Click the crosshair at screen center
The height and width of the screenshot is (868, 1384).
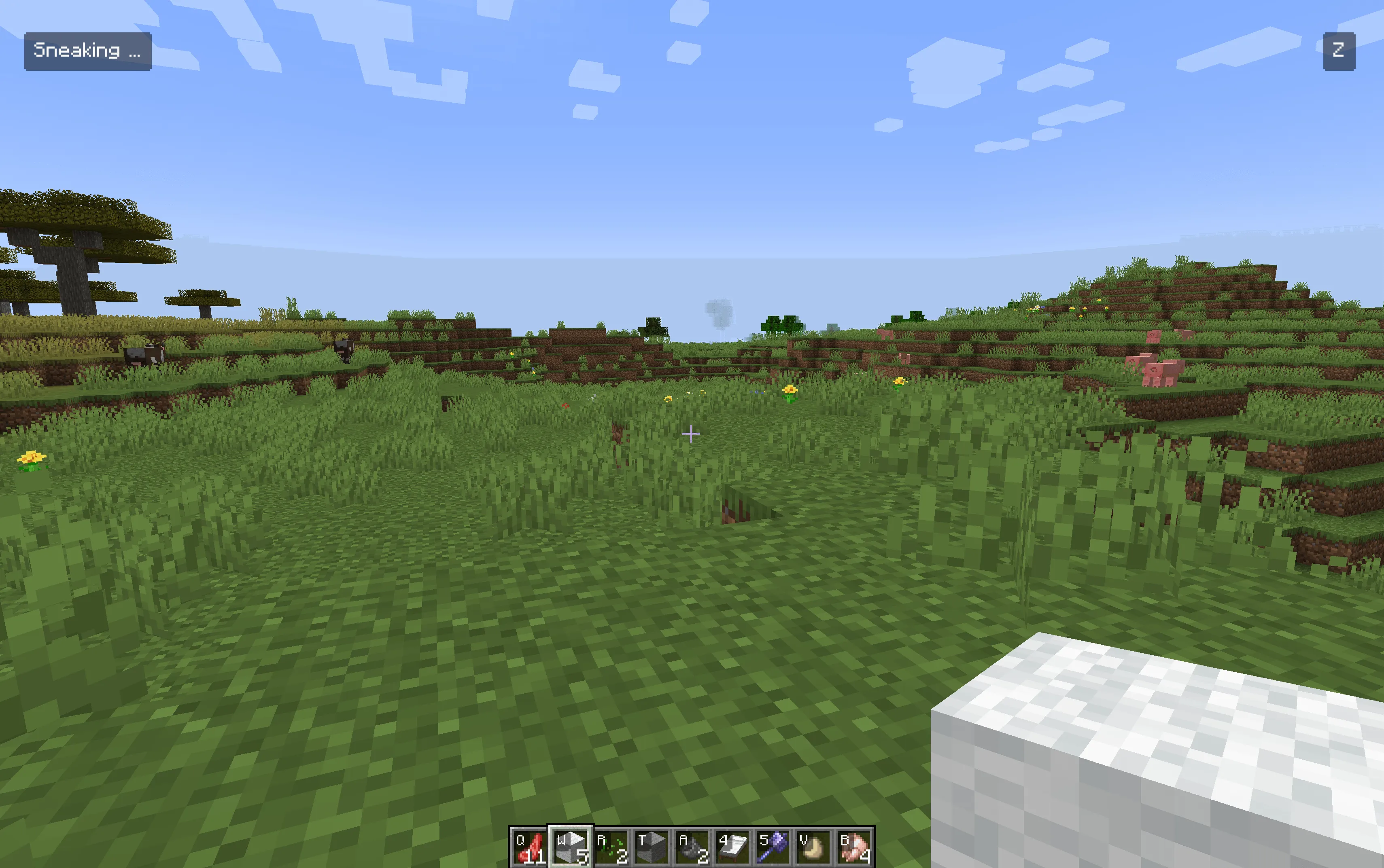(691, 434)
